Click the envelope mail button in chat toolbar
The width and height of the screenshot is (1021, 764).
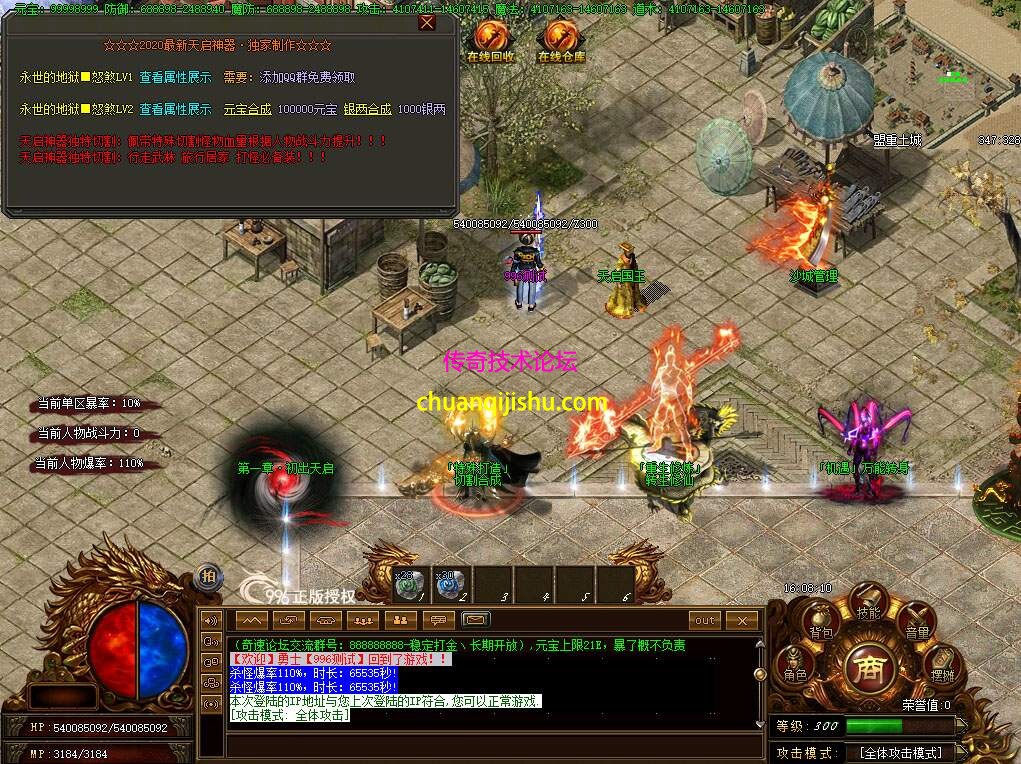(x=476, y=620)
